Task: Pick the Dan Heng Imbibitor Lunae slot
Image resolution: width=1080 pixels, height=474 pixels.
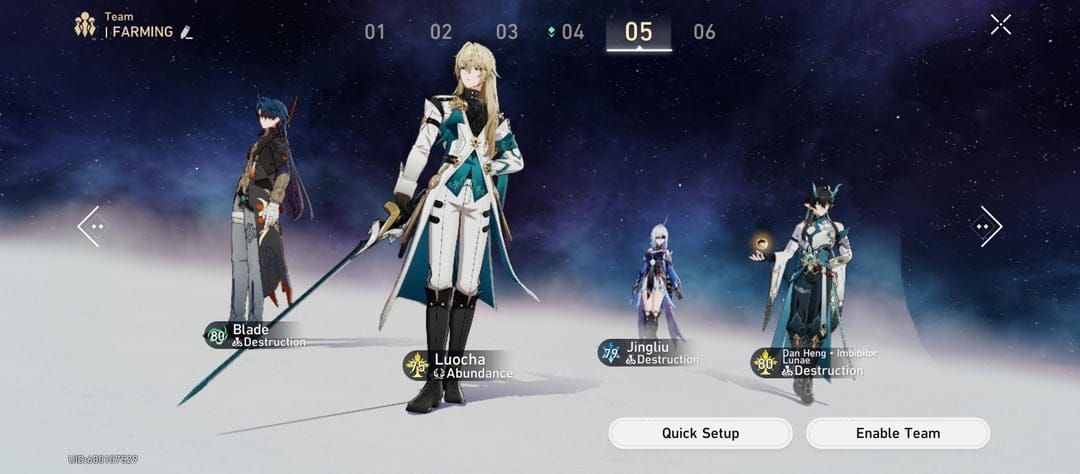Action: pyautogui.click(x=808, y=280)
